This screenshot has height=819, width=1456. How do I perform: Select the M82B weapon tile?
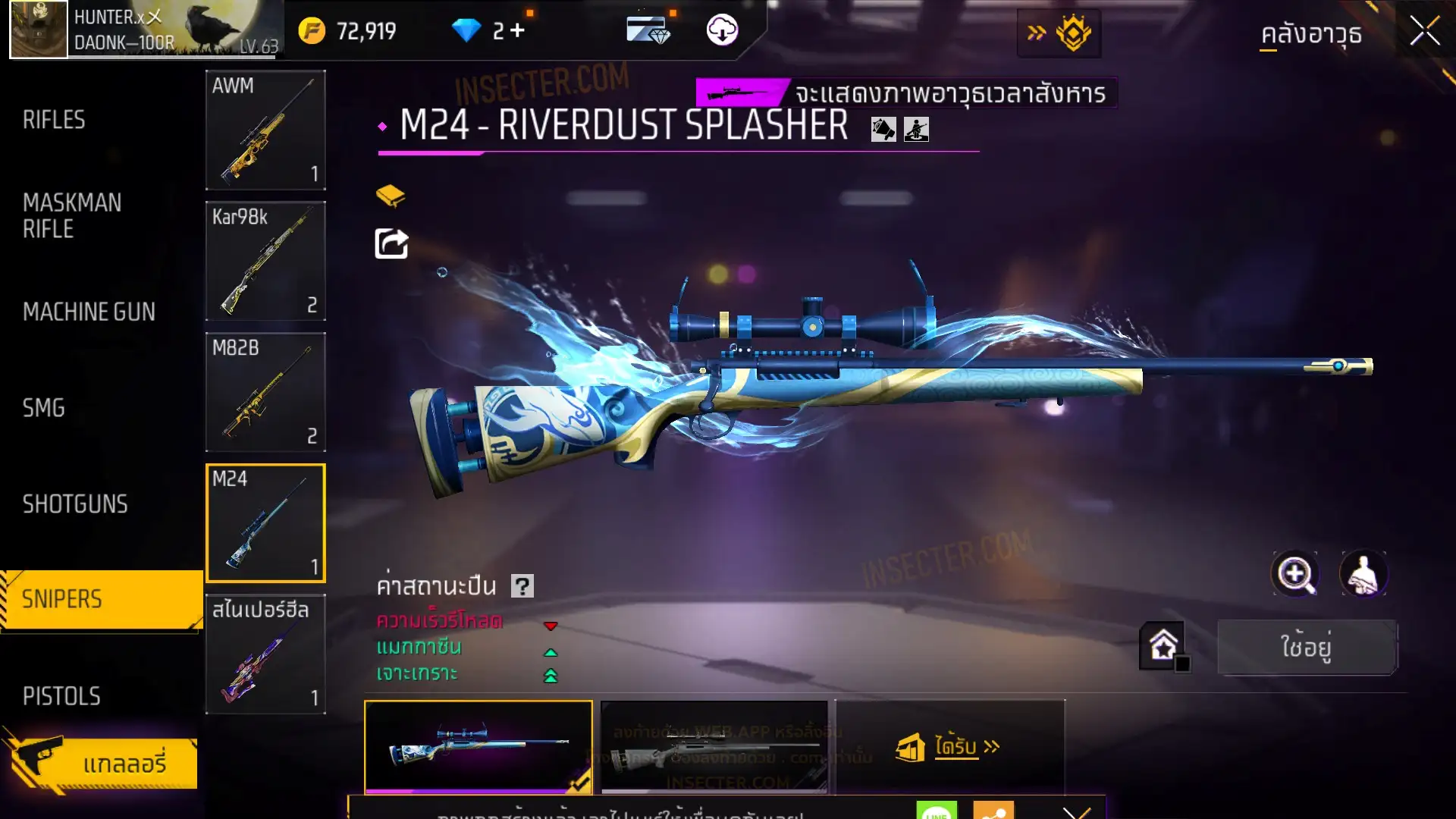point(265,392)
